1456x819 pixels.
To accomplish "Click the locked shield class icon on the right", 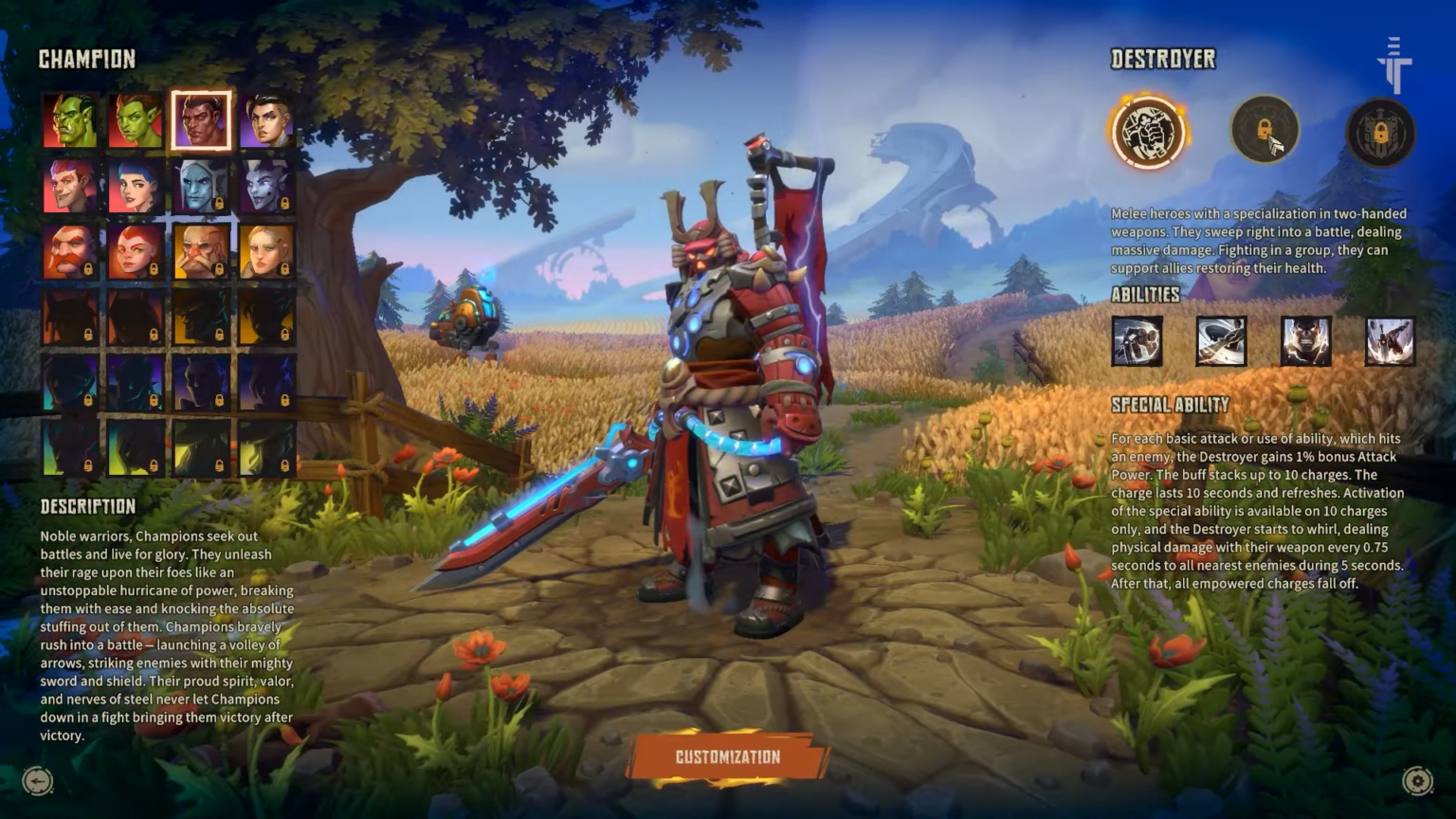I will tap(1379, 133).
